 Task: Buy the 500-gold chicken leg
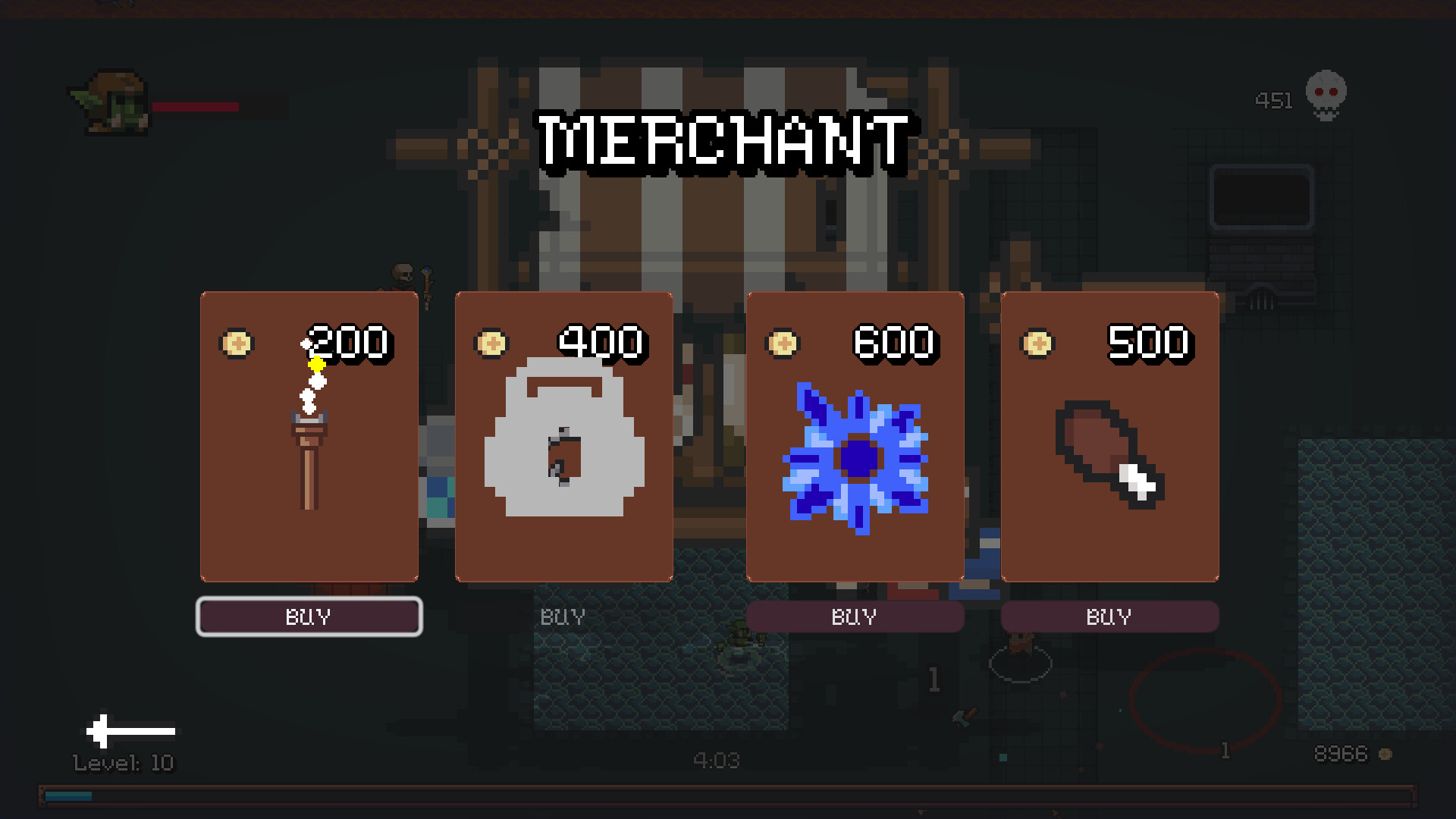(x=1109, y=617)
